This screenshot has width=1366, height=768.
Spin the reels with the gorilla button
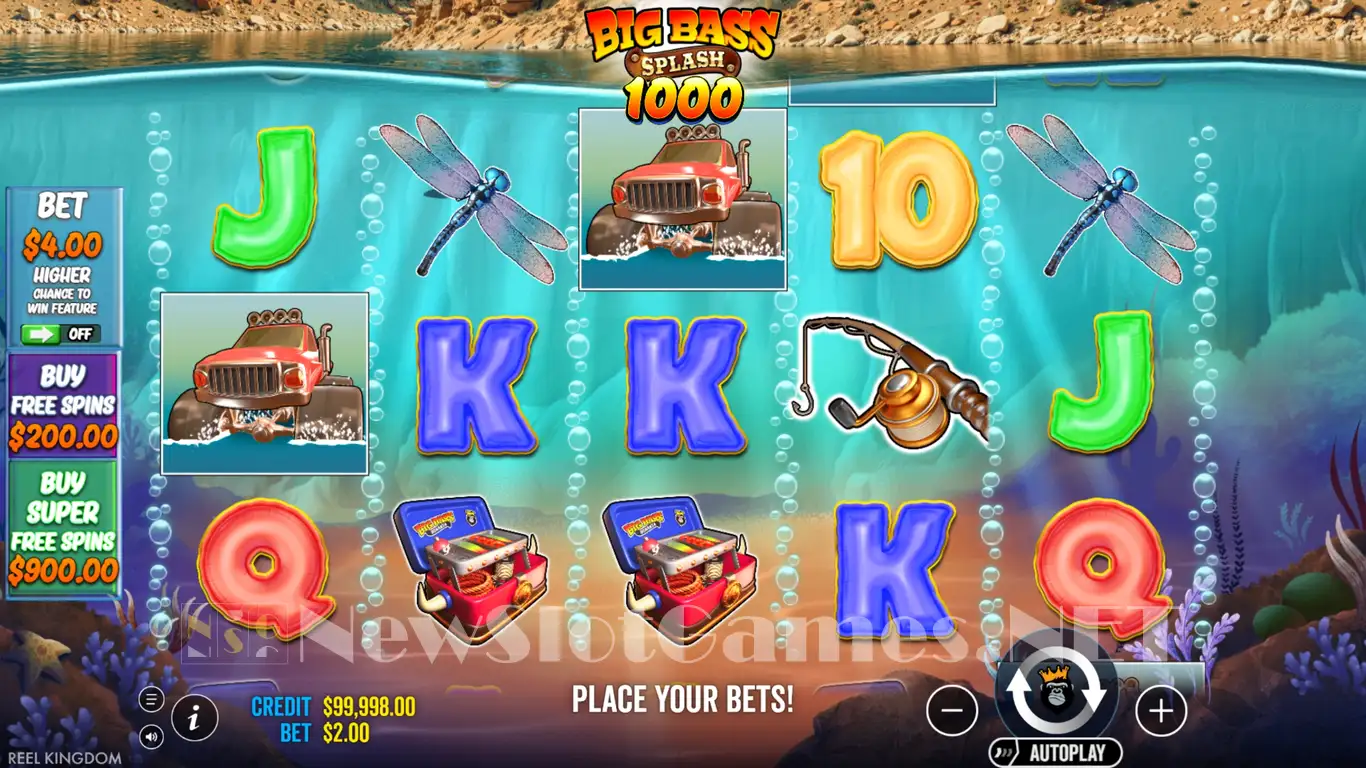(1055, 694)
